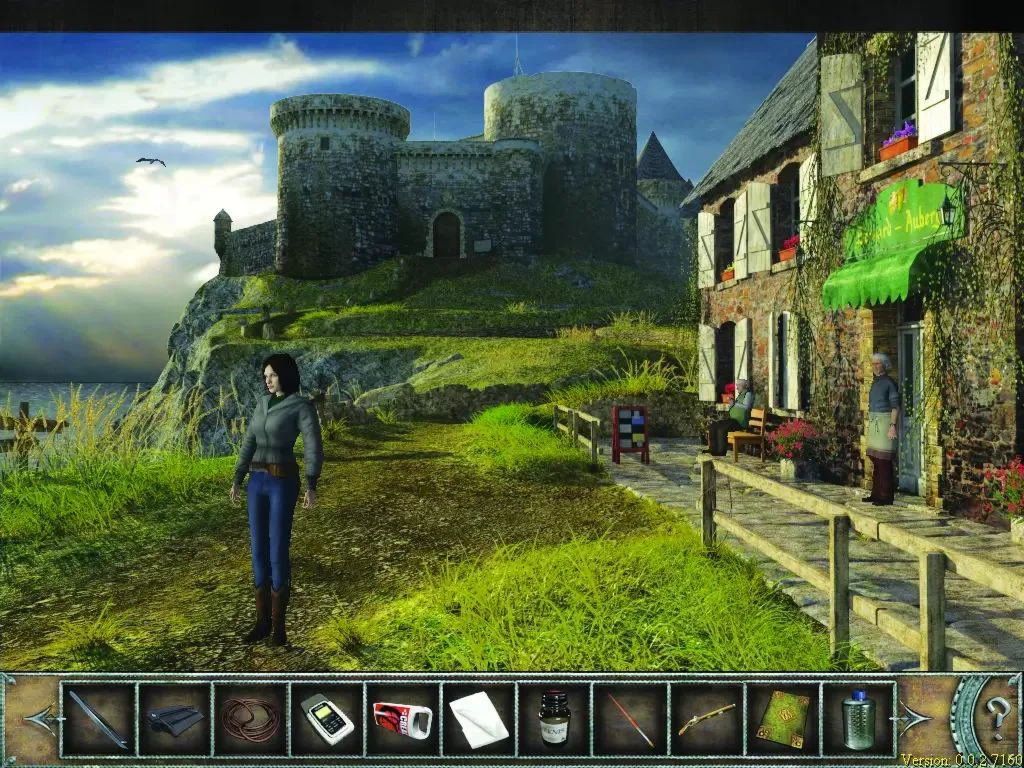Pick the folded dark cloth bag item
The image size is (1024, 768).
pos(174,719)
